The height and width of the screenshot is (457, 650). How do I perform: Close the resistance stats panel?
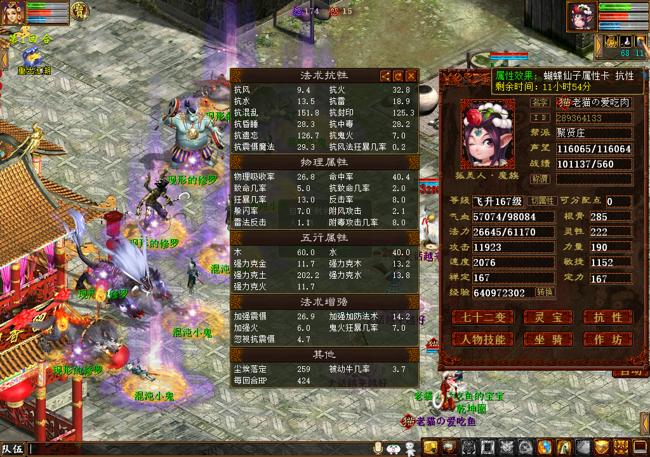pyautogui.click(x=410, y=75)
